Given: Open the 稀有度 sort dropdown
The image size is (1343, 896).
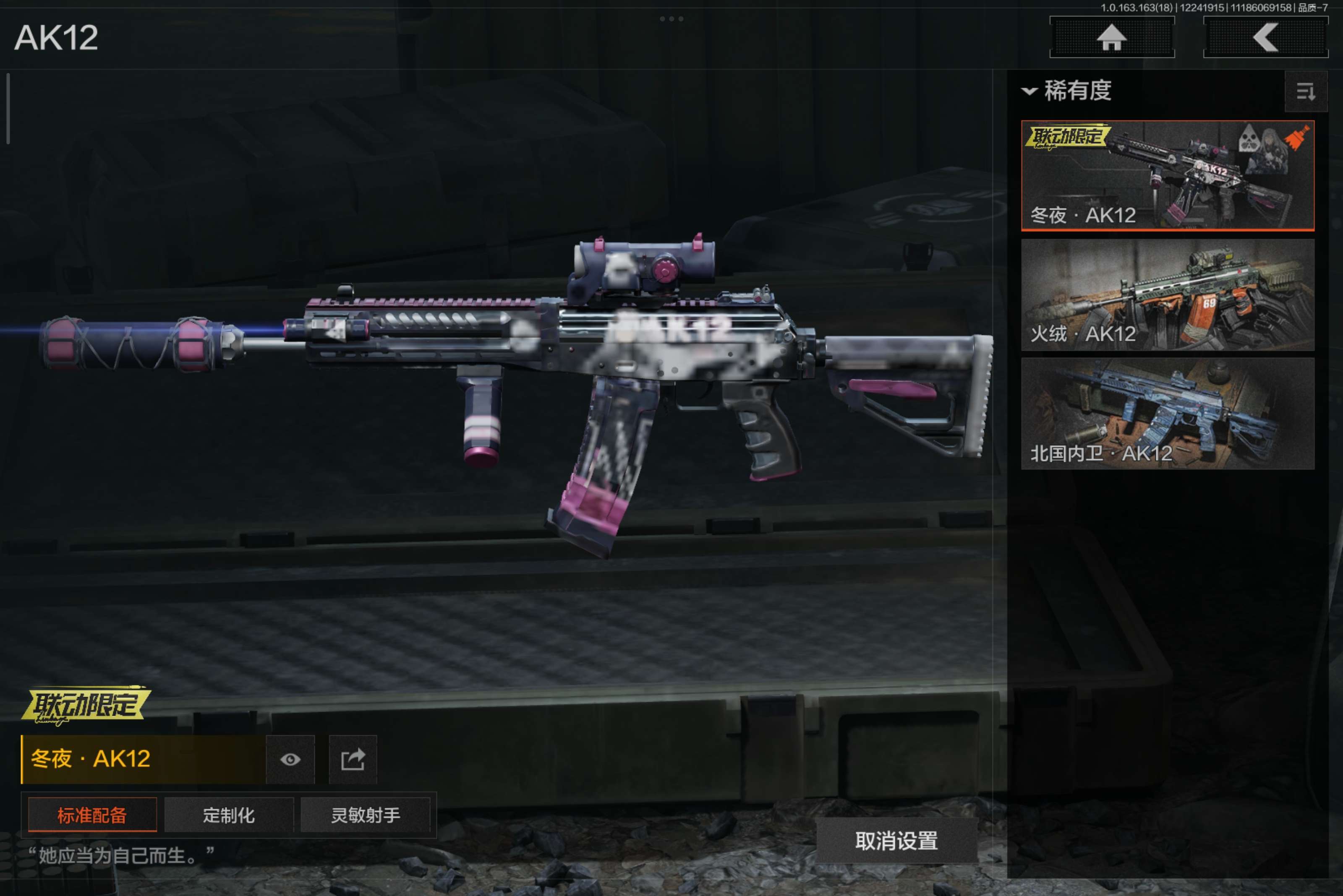Looking at the screenshot, I should tap(1067, 91).
